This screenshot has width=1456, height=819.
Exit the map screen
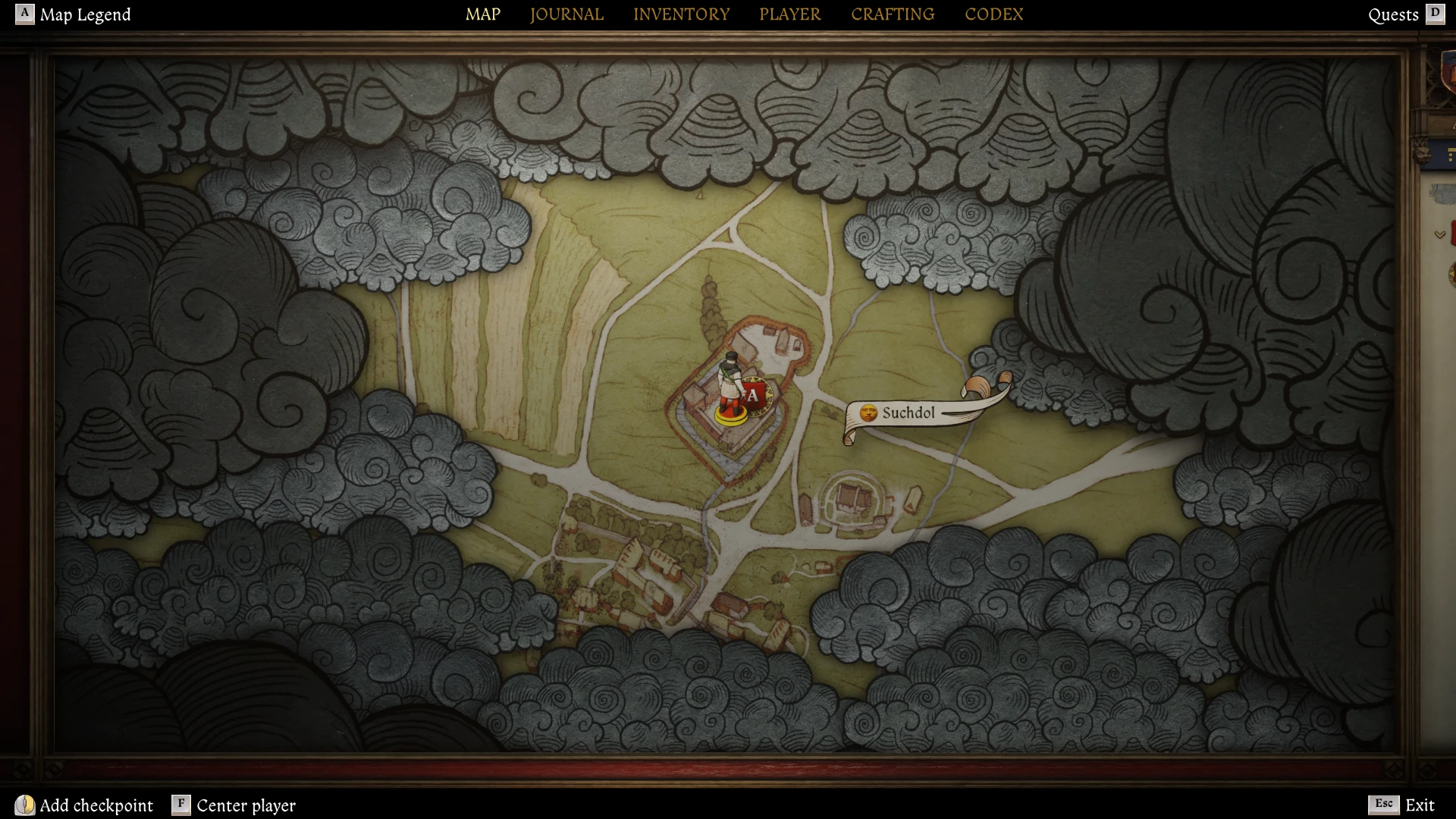point(1401,805)
